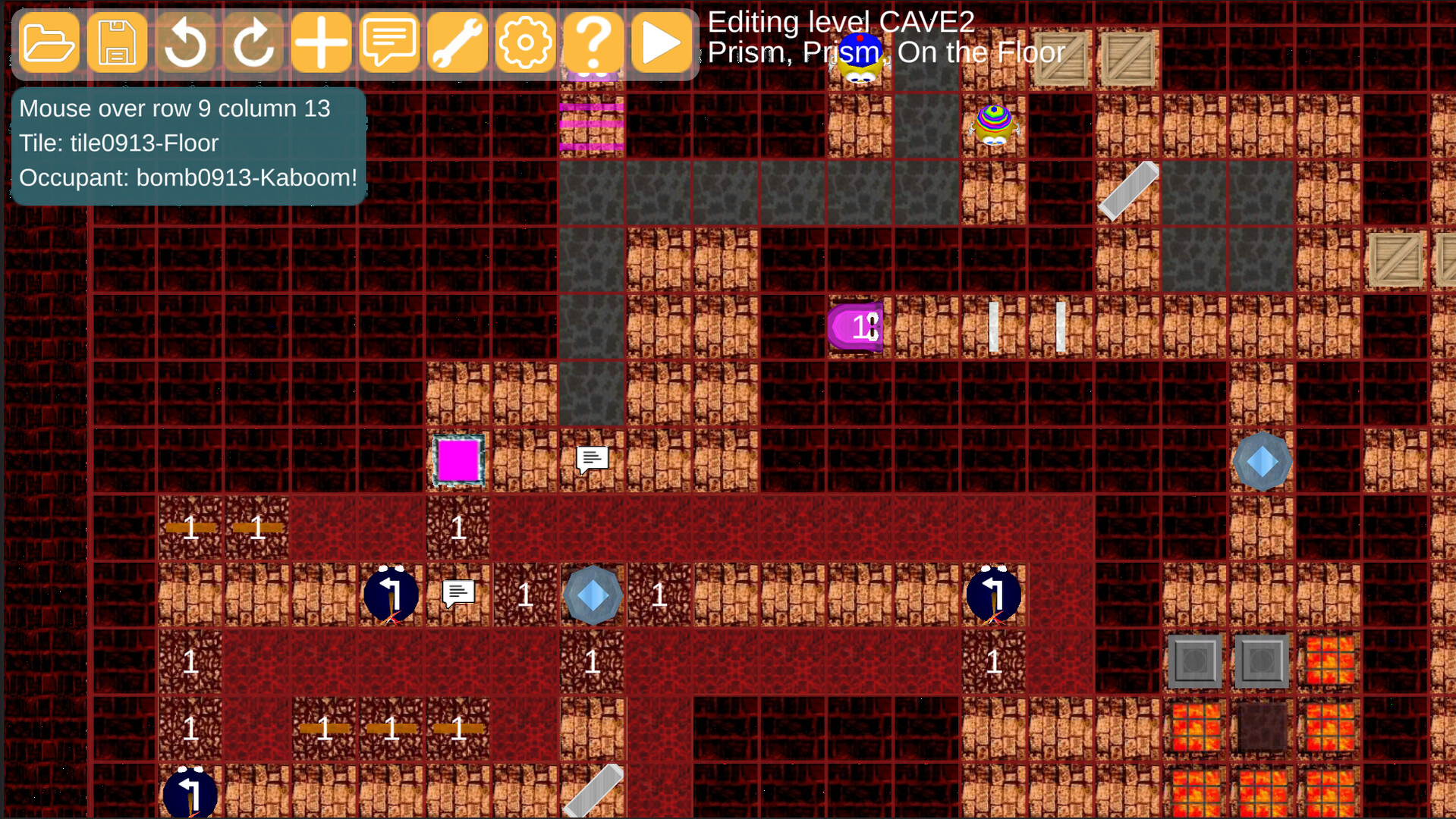Undo the last edit
1456x819 pixels.
click(185, 42)
